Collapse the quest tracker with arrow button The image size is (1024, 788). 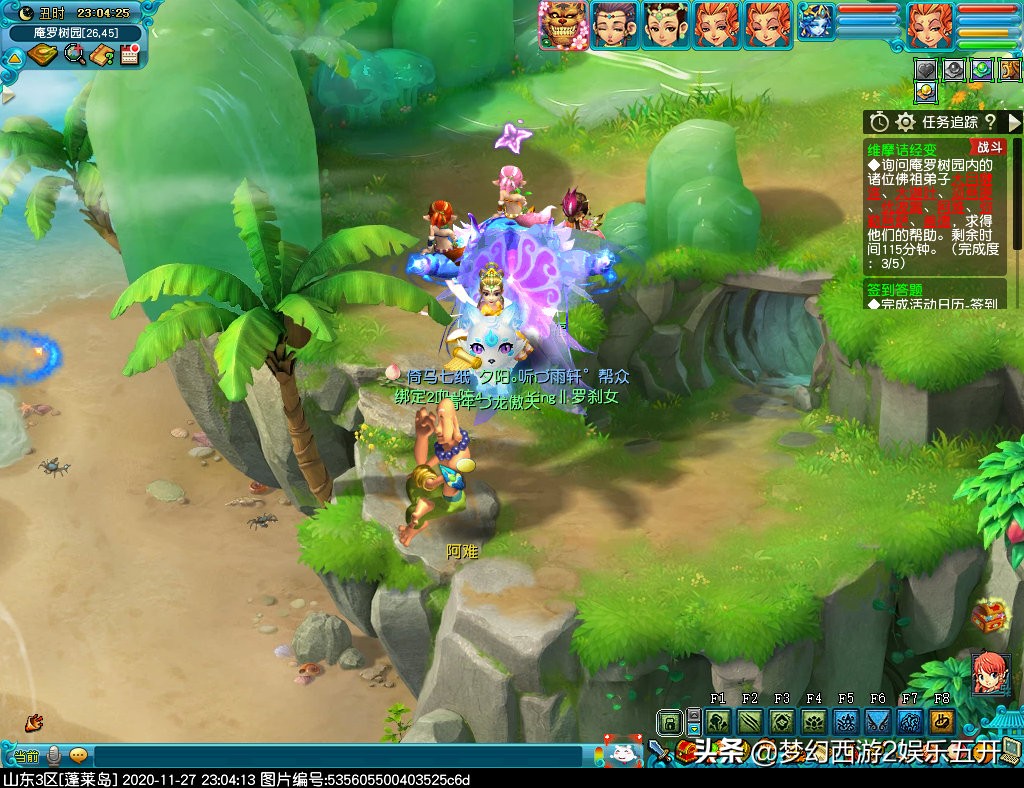point(1014,122)
